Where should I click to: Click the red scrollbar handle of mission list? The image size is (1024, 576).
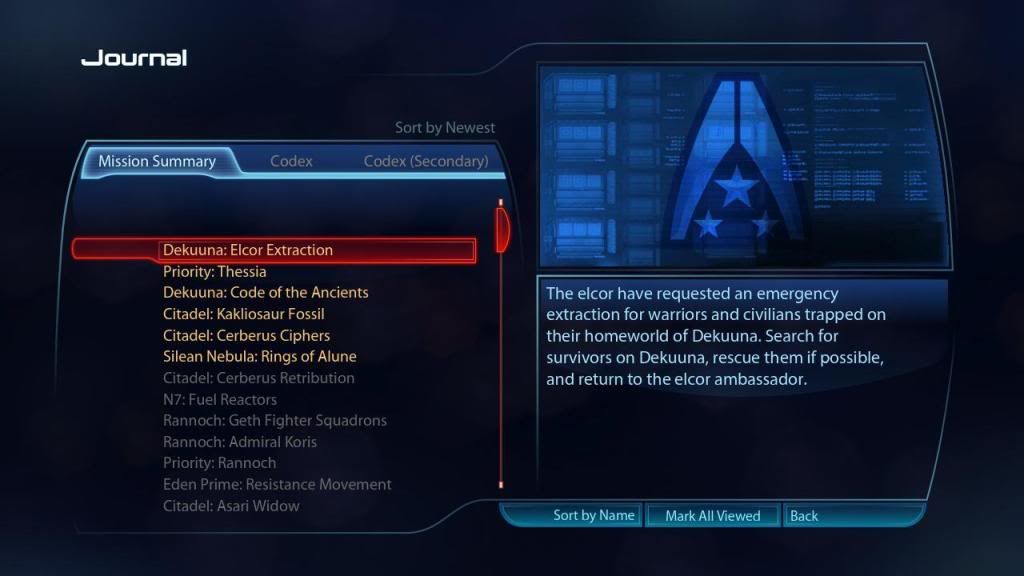tap(502, 229)
